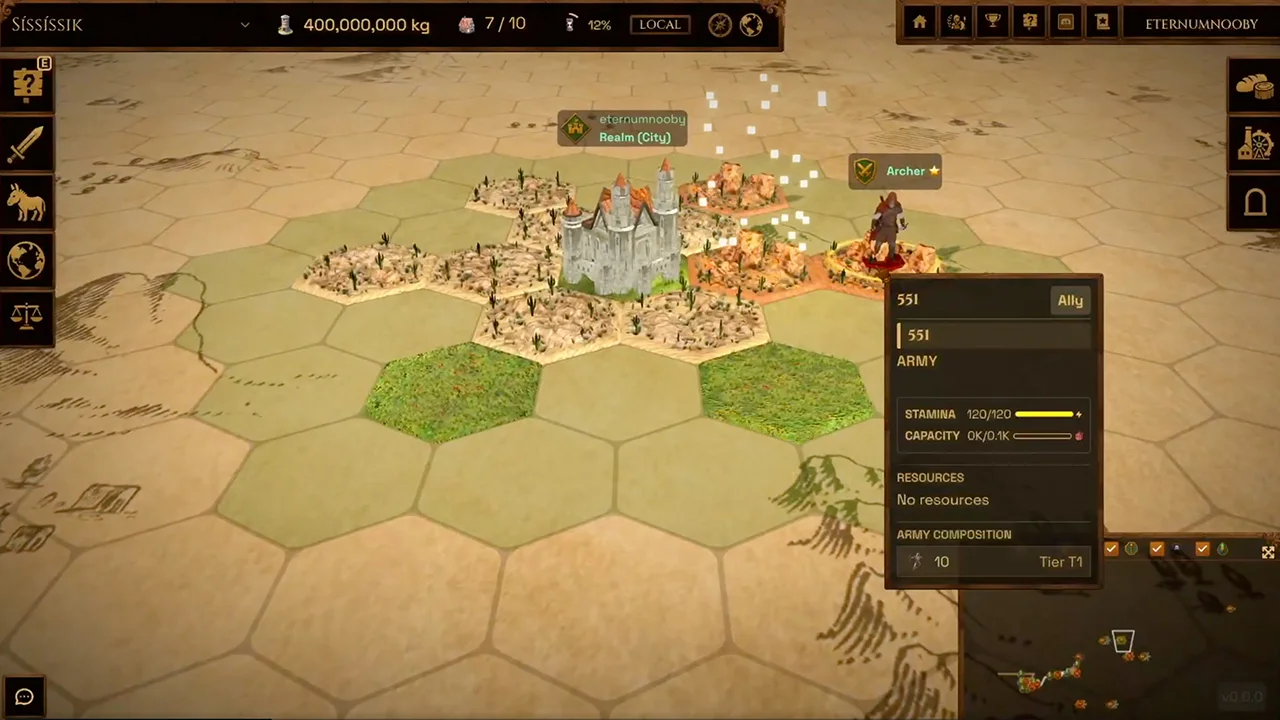Image resolution: width=1280 pixels, height=720 pixels.
Task: Open the balance scales trade menu
Action: [27, 318]
